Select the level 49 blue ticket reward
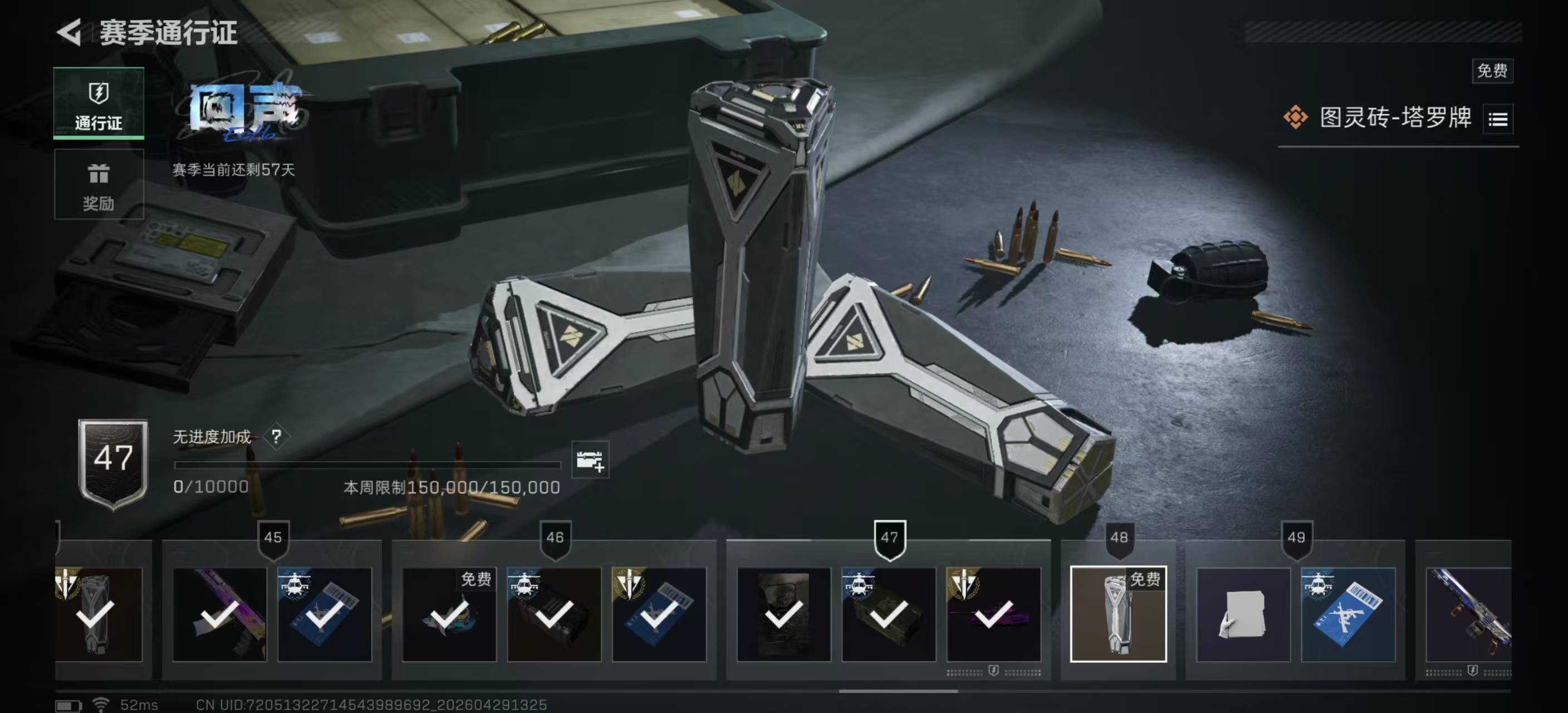The width and height of the screenshot is (1568, 713). [x=1347, y=614]
